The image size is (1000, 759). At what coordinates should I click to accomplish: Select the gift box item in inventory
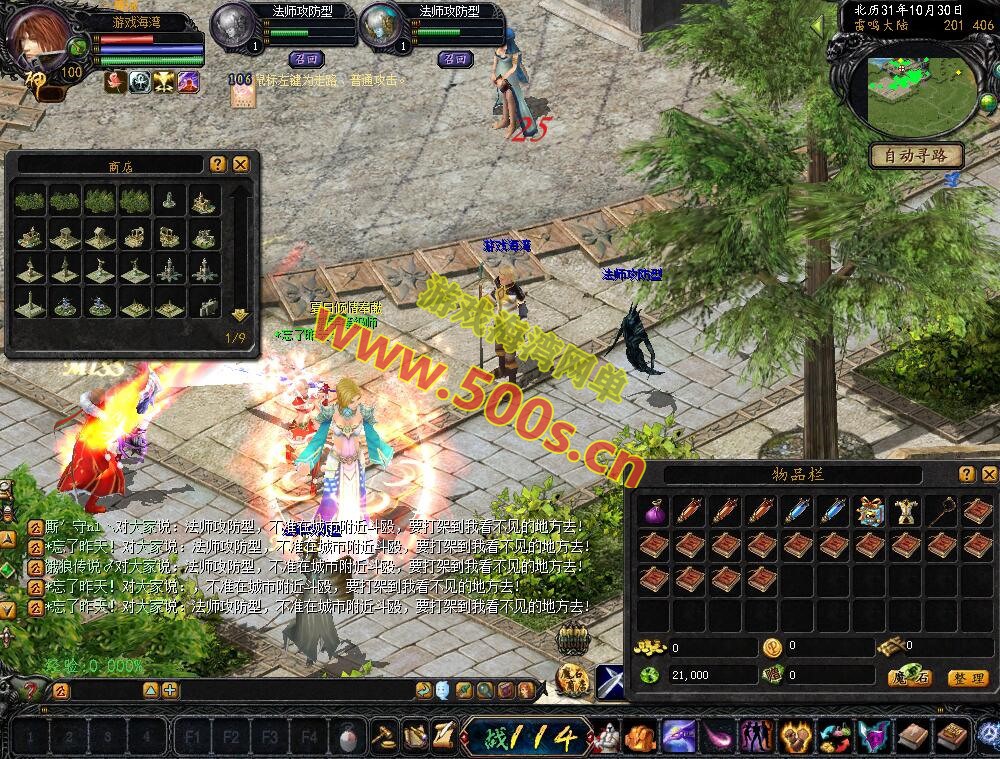tap(870, 511)
